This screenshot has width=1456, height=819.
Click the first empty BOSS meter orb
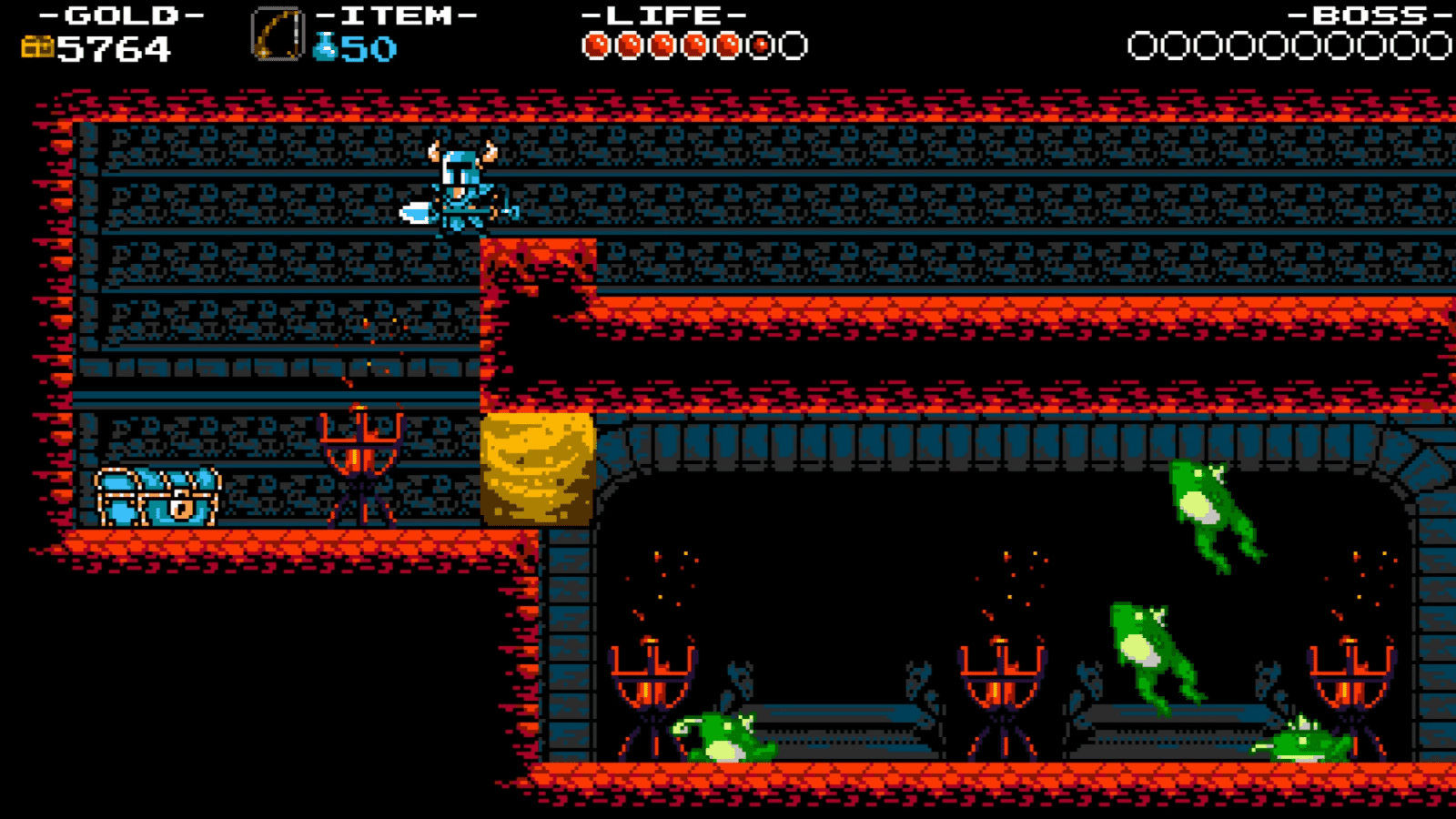[x=1140, y=43]
